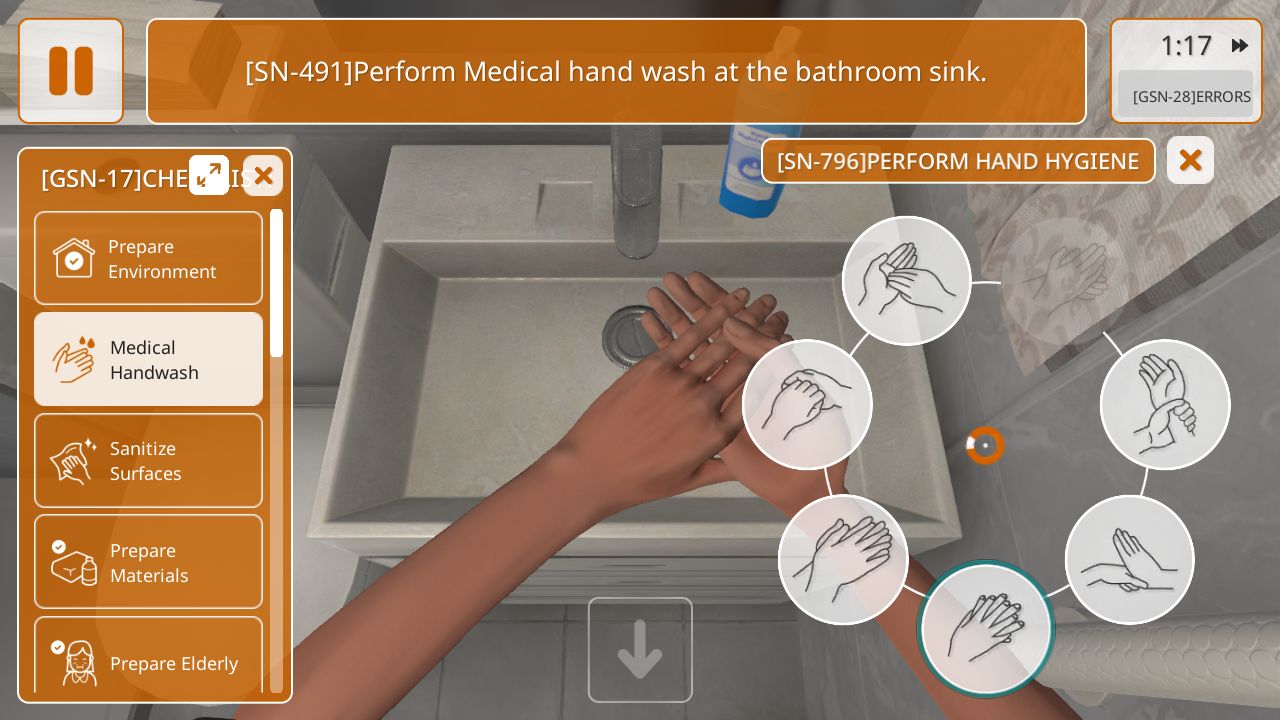Close the checklist panel
The height and width of the screenshot is (720, 1280).
263,176
